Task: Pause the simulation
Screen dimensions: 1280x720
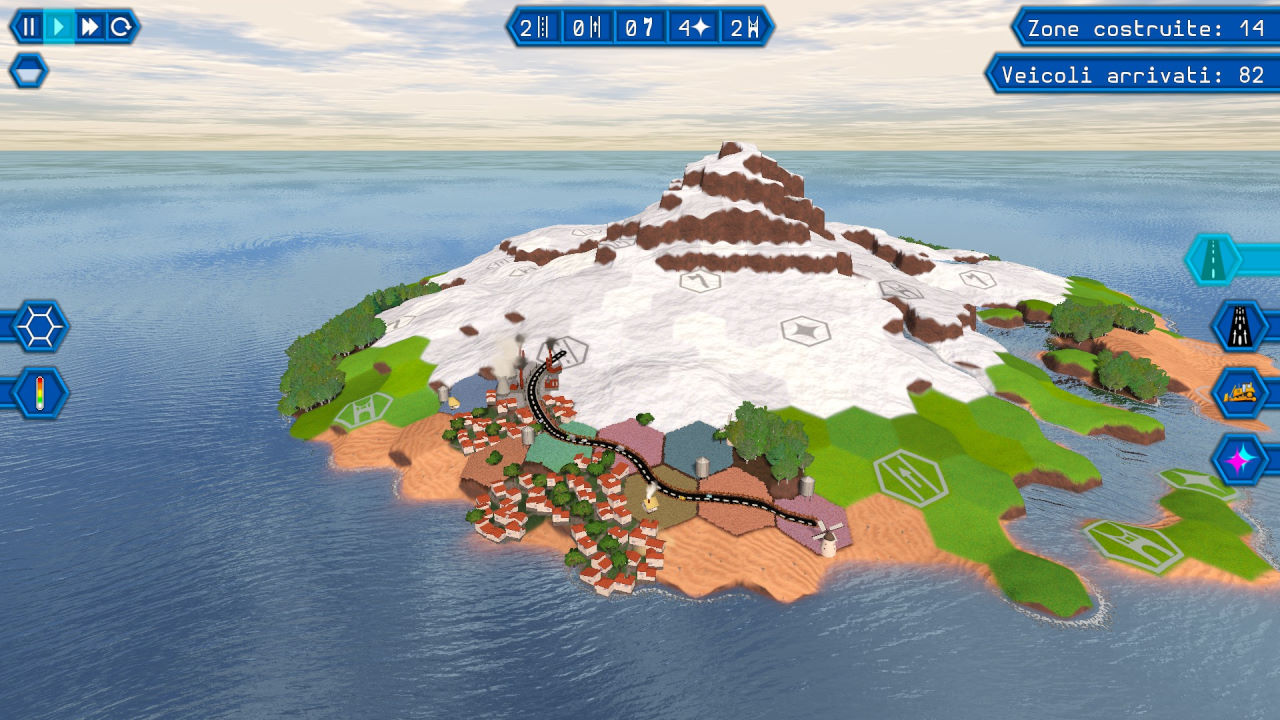Action: coord(30,27)
